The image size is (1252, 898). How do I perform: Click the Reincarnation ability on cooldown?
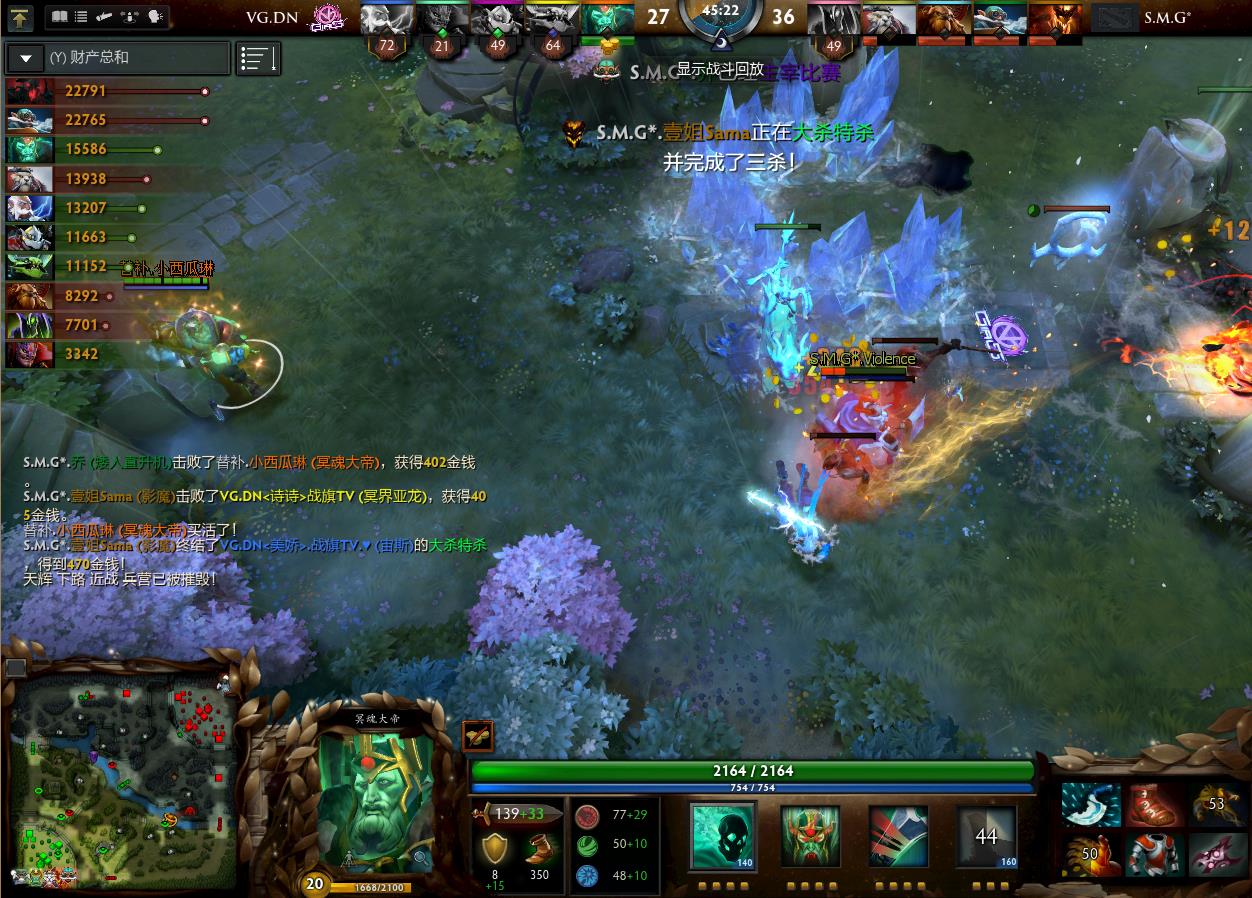986,836
